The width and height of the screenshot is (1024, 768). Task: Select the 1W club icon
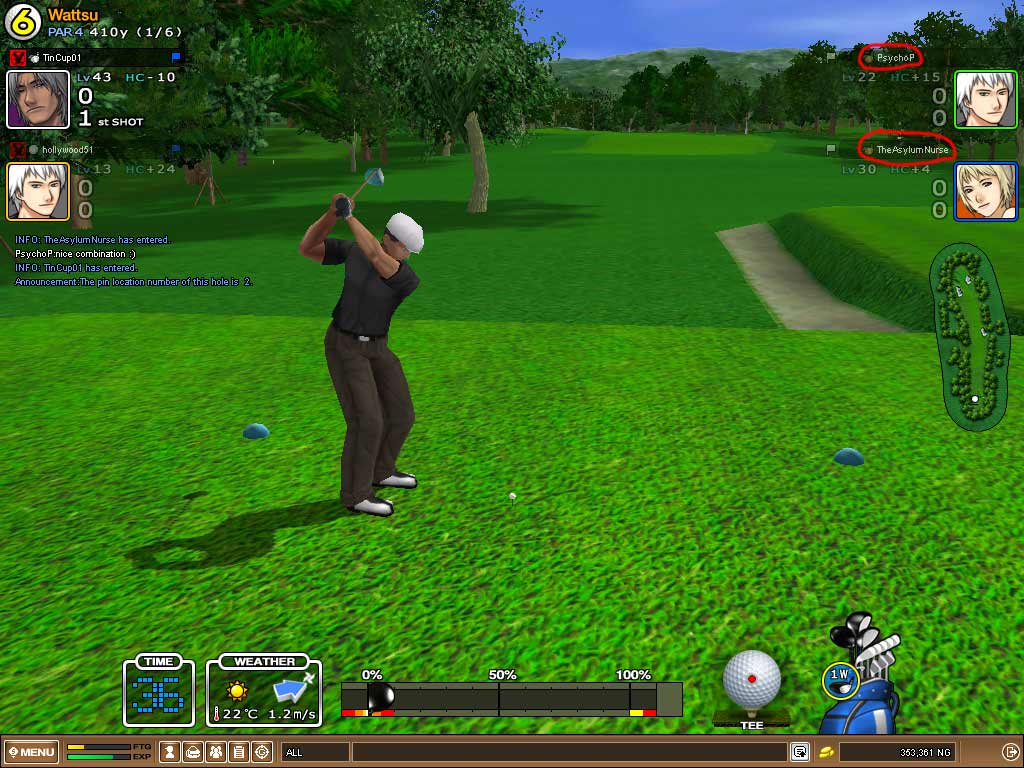[x=839, y=677]
